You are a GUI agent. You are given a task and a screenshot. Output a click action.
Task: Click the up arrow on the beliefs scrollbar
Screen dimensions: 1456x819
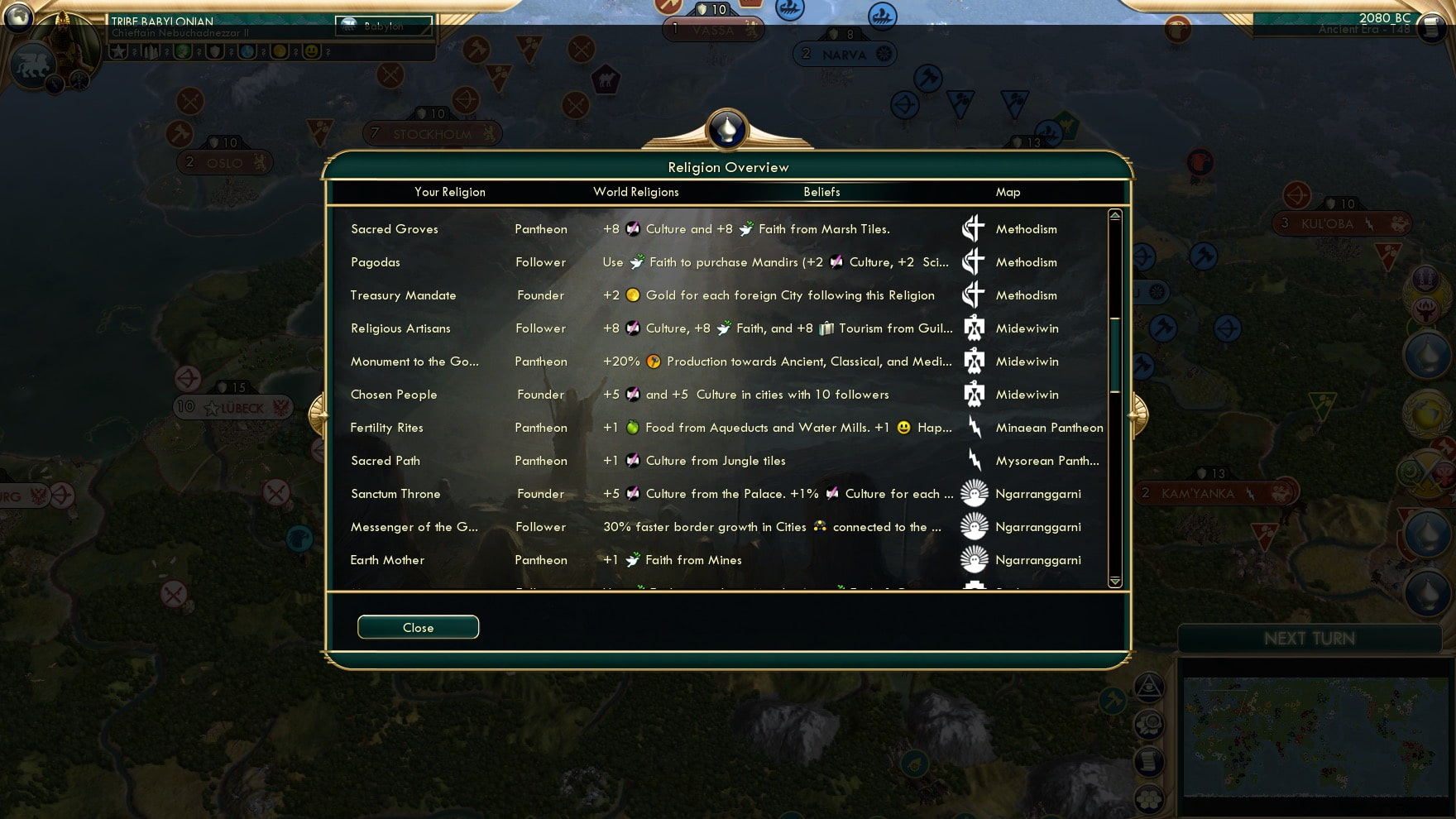(1114, 215)
